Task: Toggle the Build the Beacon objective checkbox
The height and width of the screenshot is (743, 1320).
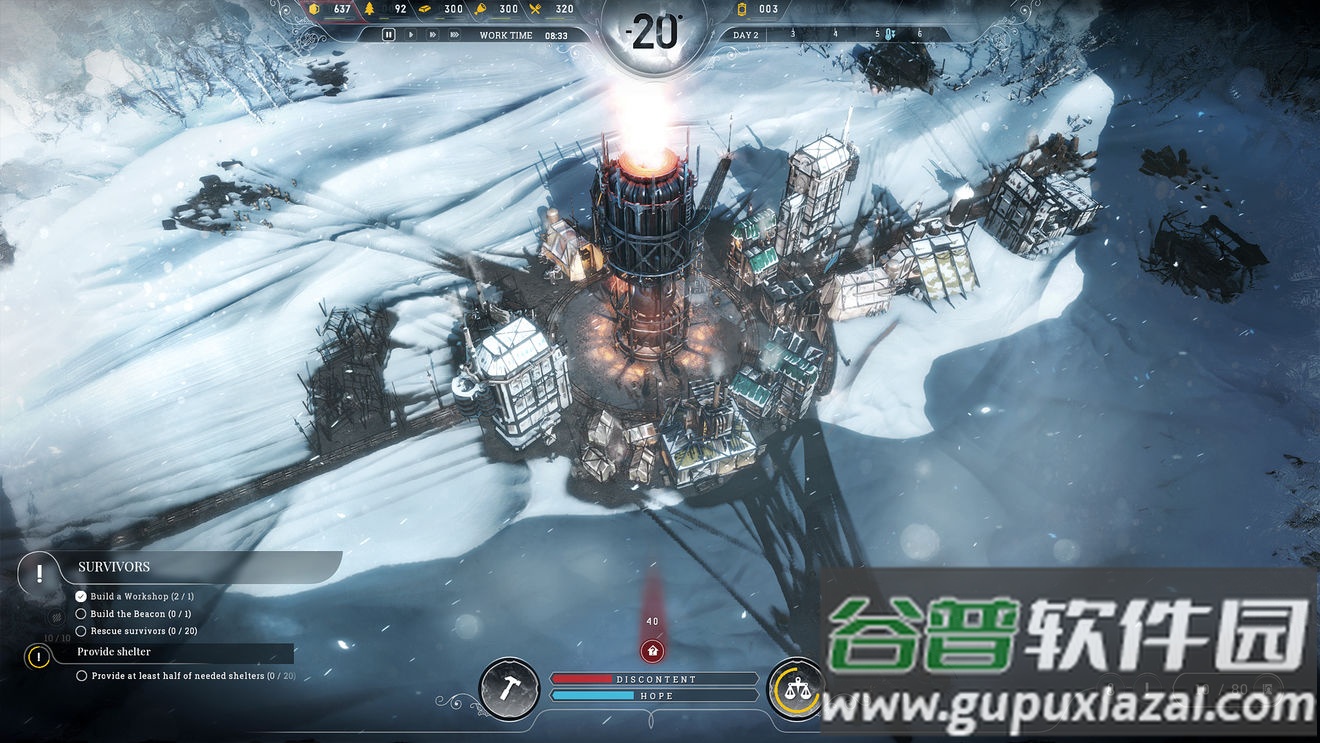Action: click(x=81, y=614)
